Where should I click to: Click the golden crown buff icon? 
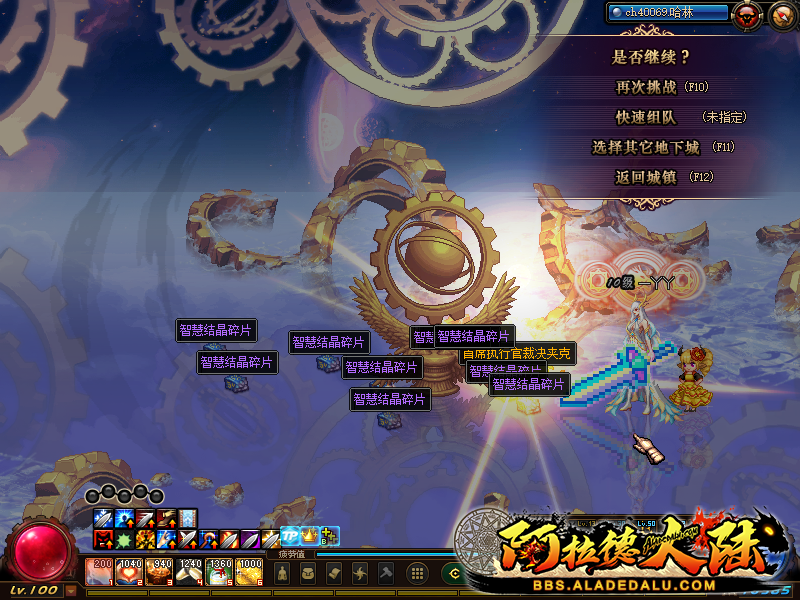point(310,536)
